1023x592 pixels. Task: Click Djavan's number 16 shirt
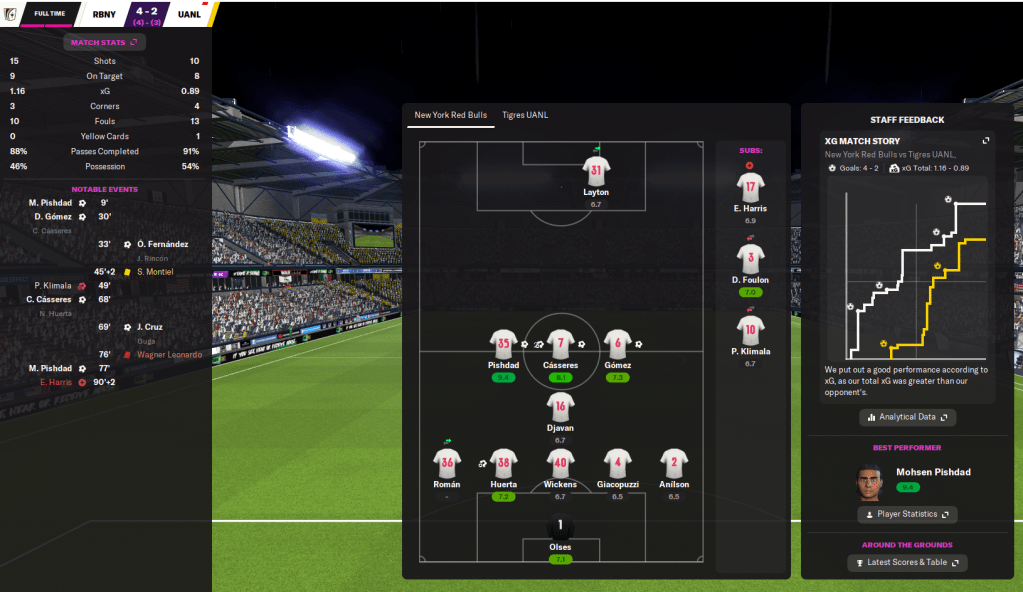pyautogui.click(x=560, y=406)
